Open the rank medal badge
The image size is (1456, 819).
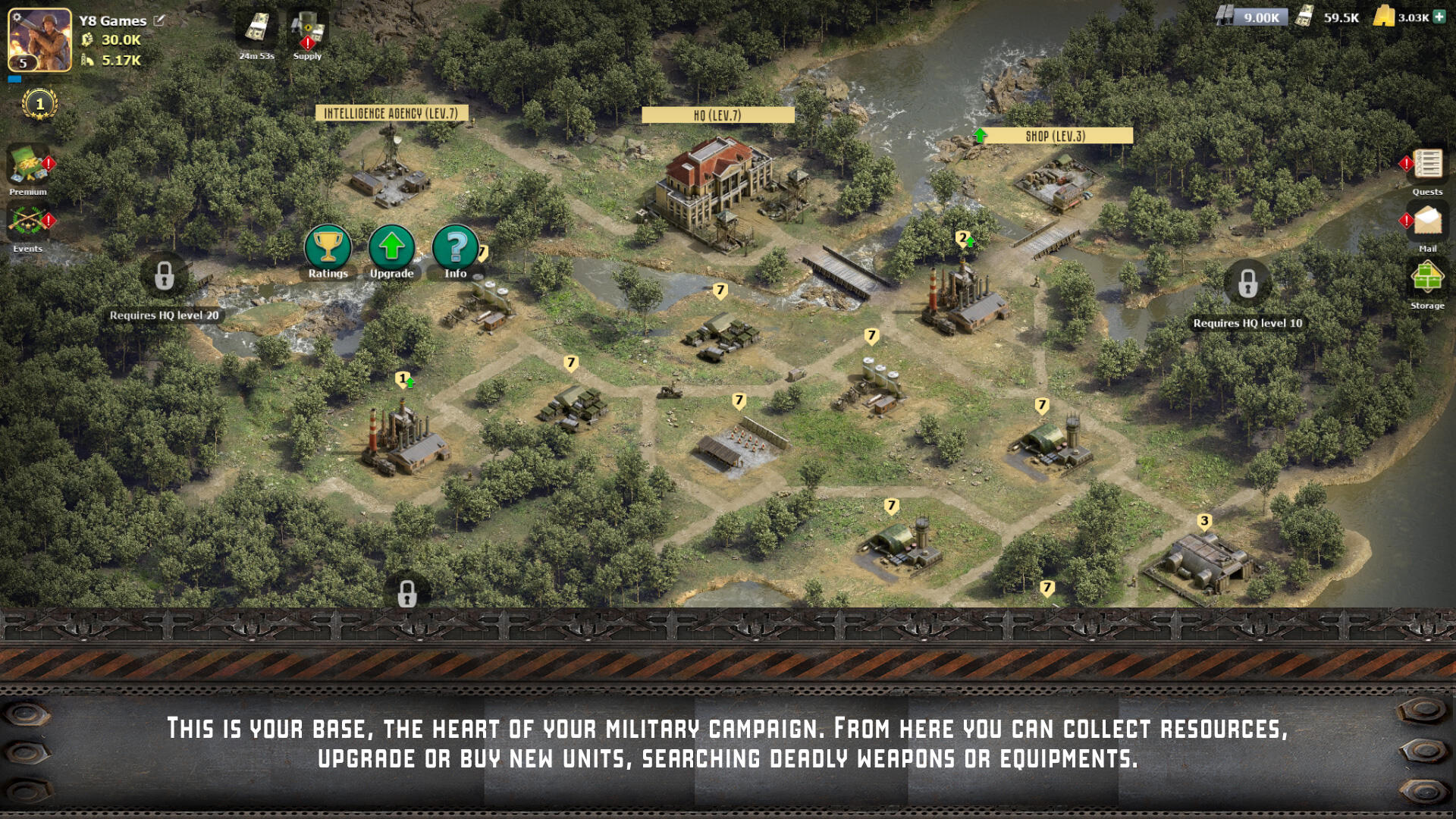[39, 104]
